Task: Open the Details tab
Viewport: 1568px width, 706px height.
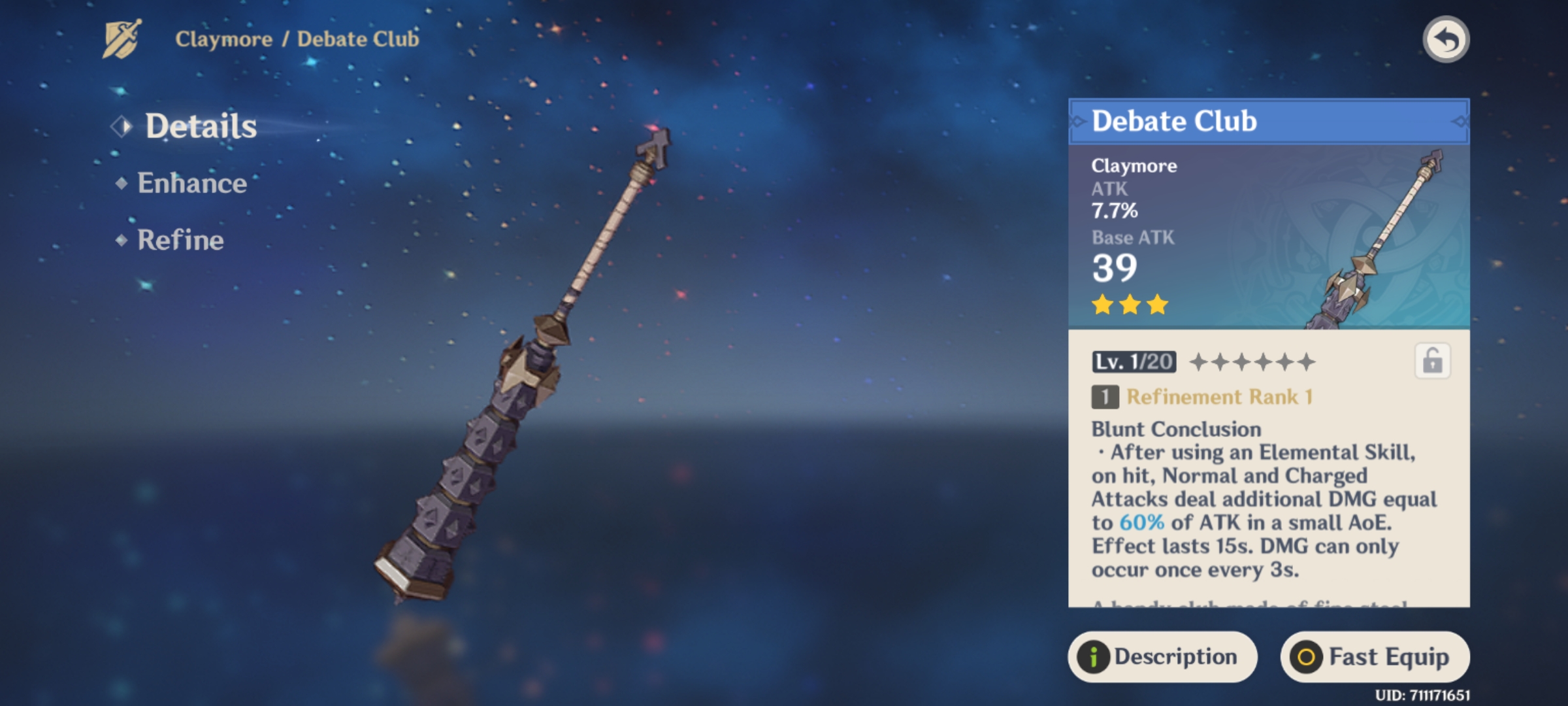Action: pos(200,126)
